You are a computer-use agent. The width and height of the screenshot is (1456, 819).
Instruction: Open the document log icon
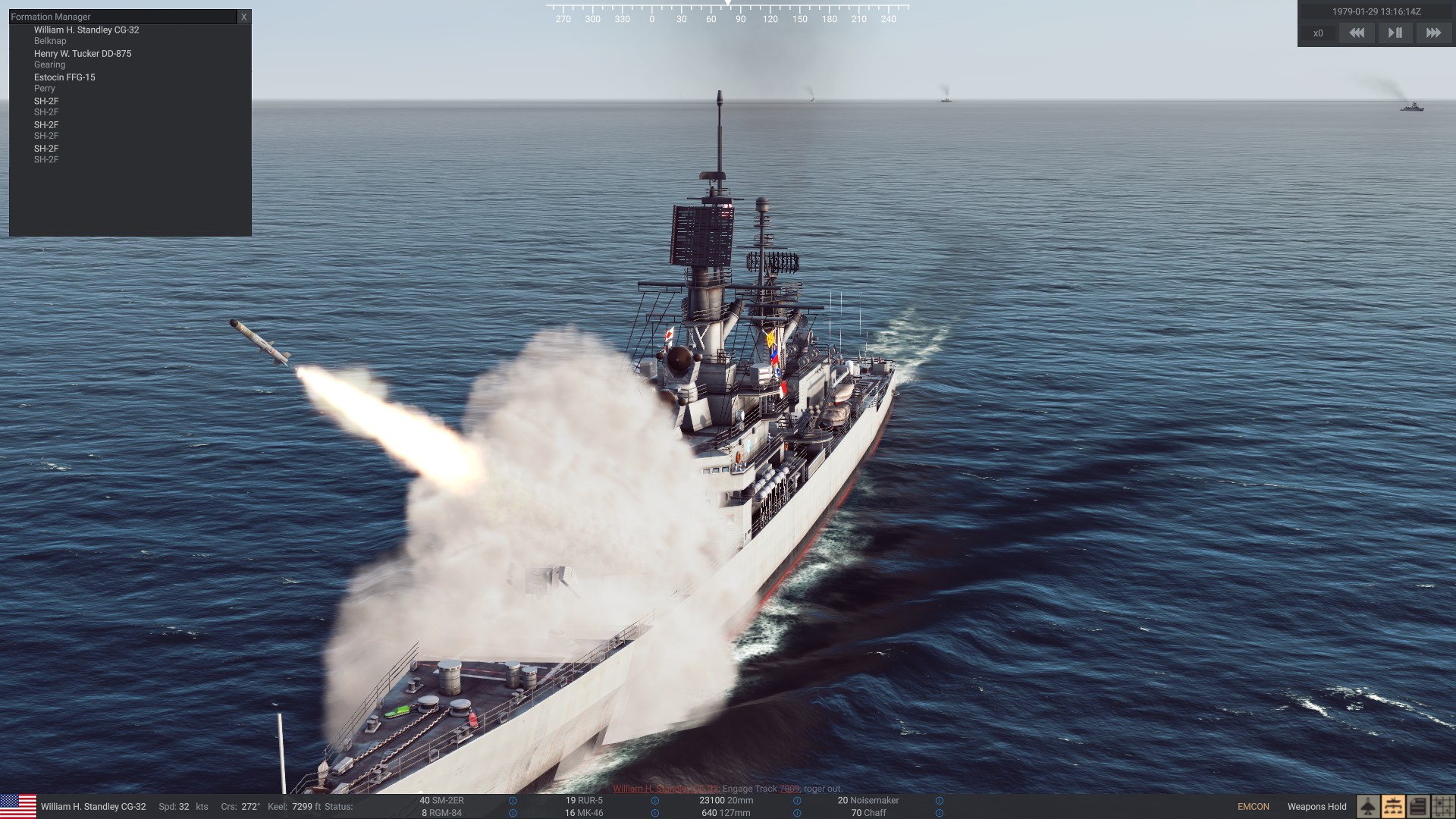[1418, 807]
